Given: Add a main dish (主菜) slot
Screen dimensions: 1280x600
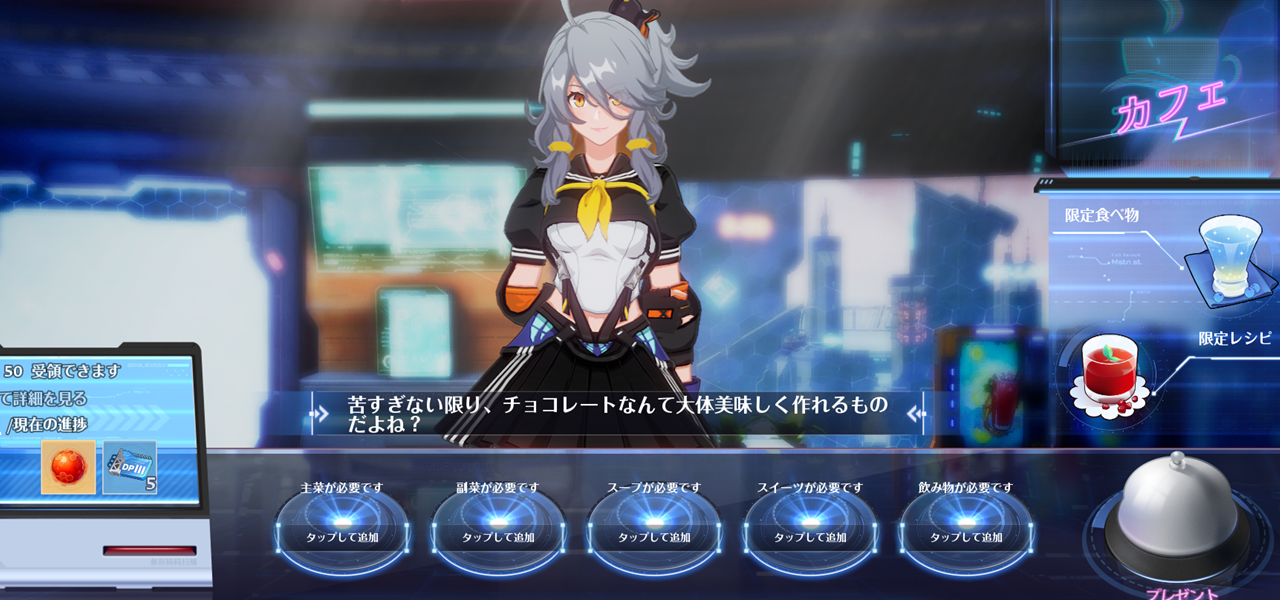Looking at the screenshot, I should pos(342,529).
